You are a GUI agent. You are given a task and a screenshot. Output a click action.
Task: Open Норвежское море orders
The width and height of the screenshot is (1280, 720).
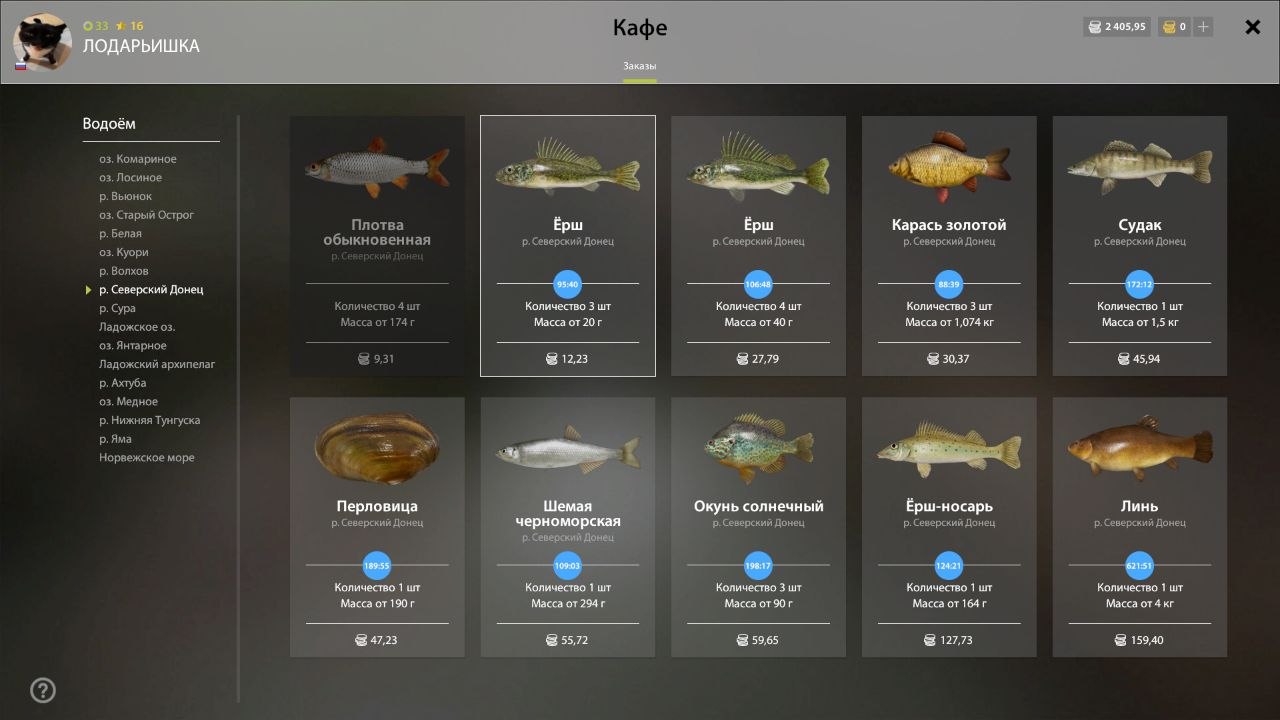pos(146,458)
